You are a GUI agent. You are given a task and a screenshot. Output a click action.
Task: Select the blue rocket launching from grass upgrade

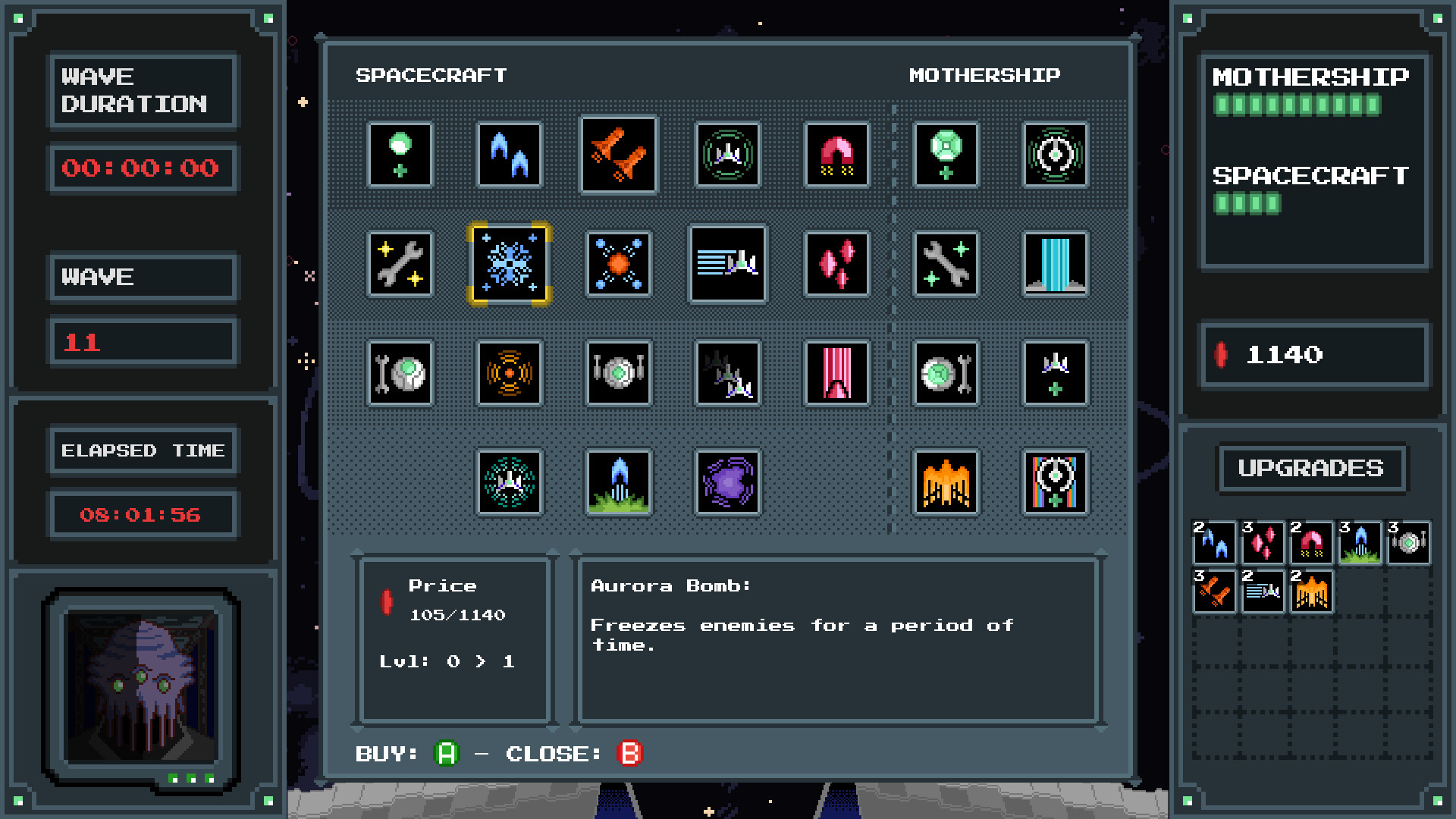pyautogui.click(x=618, y=483)
